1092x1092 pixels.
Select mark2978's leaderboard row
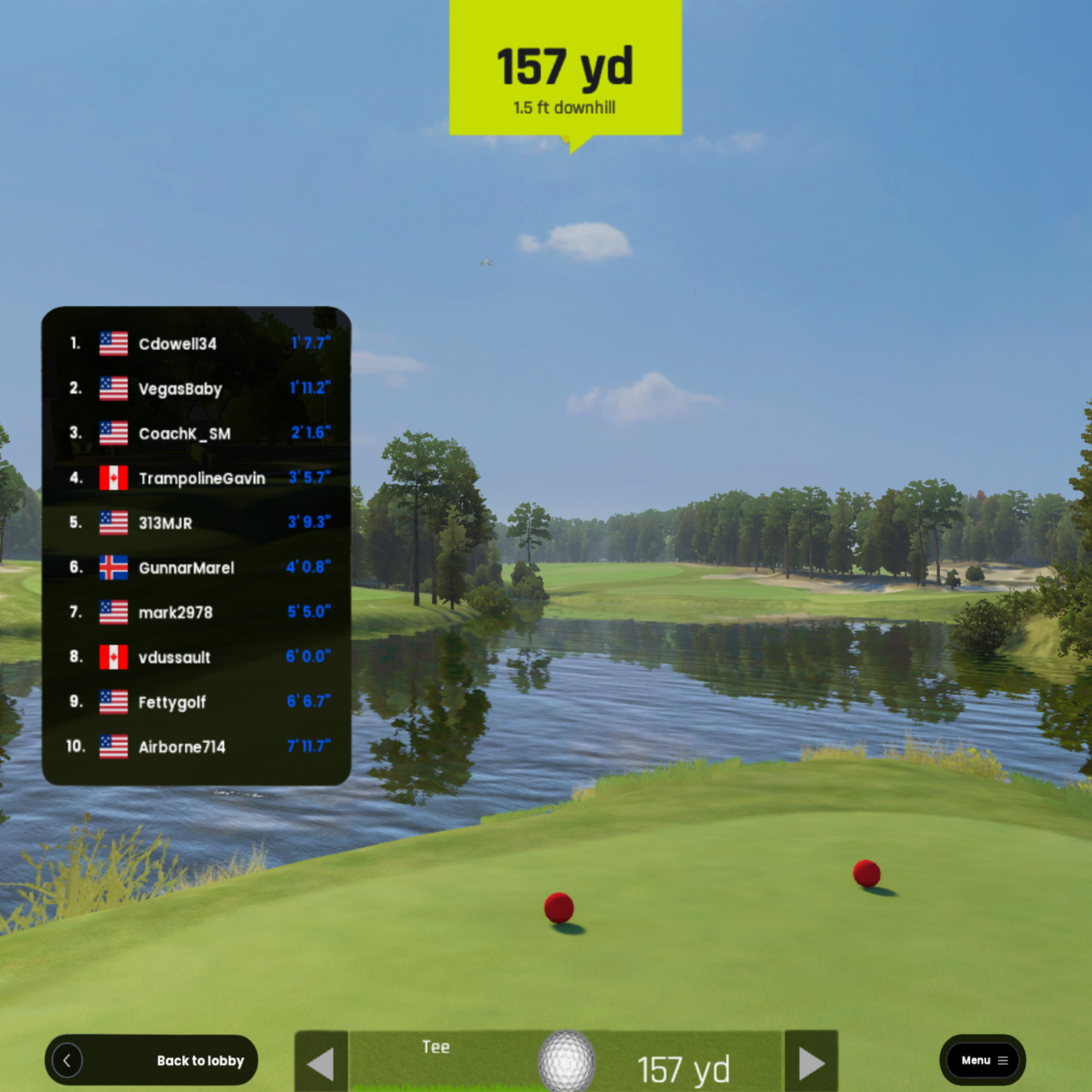pos(197,612)
